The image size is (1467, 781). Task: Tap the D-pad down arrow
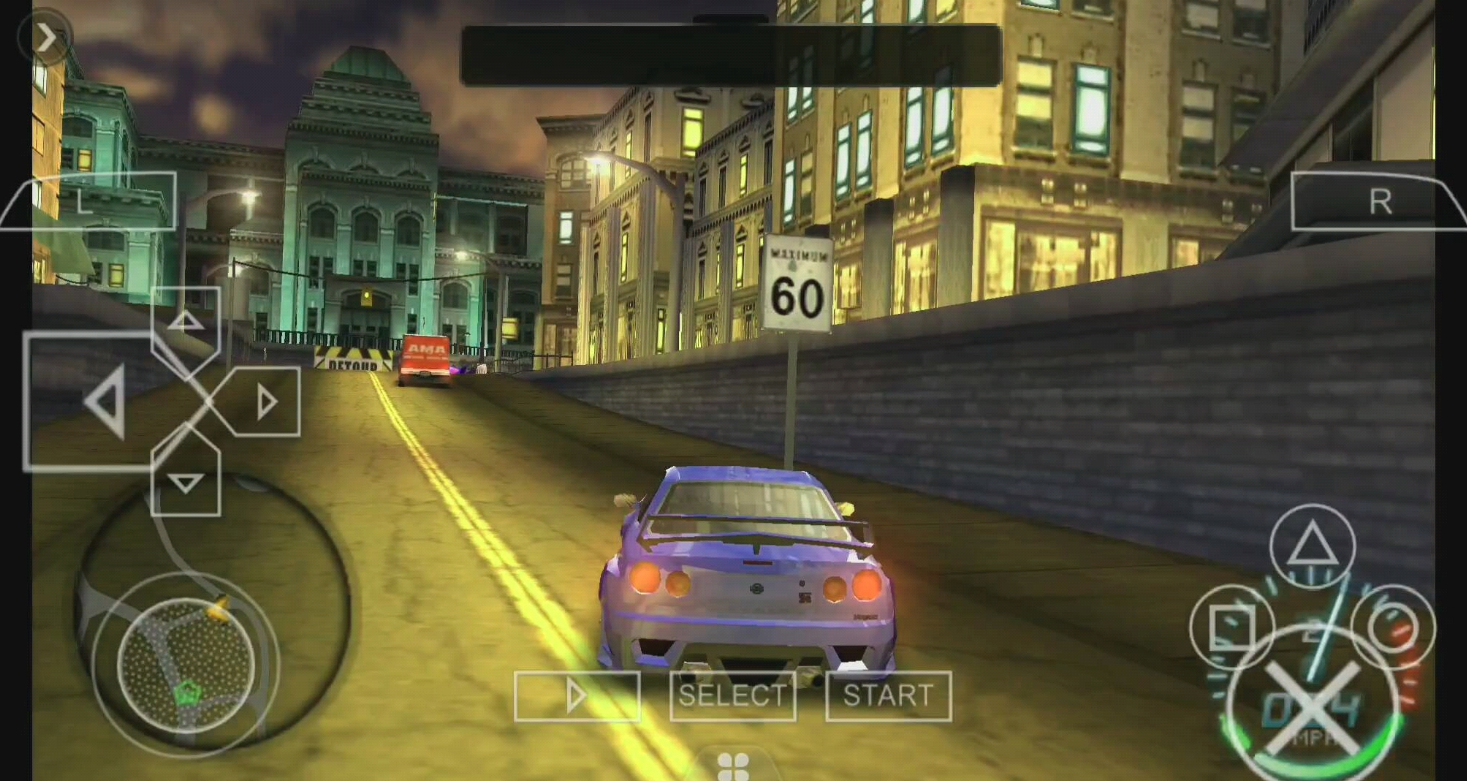[185, 483]
